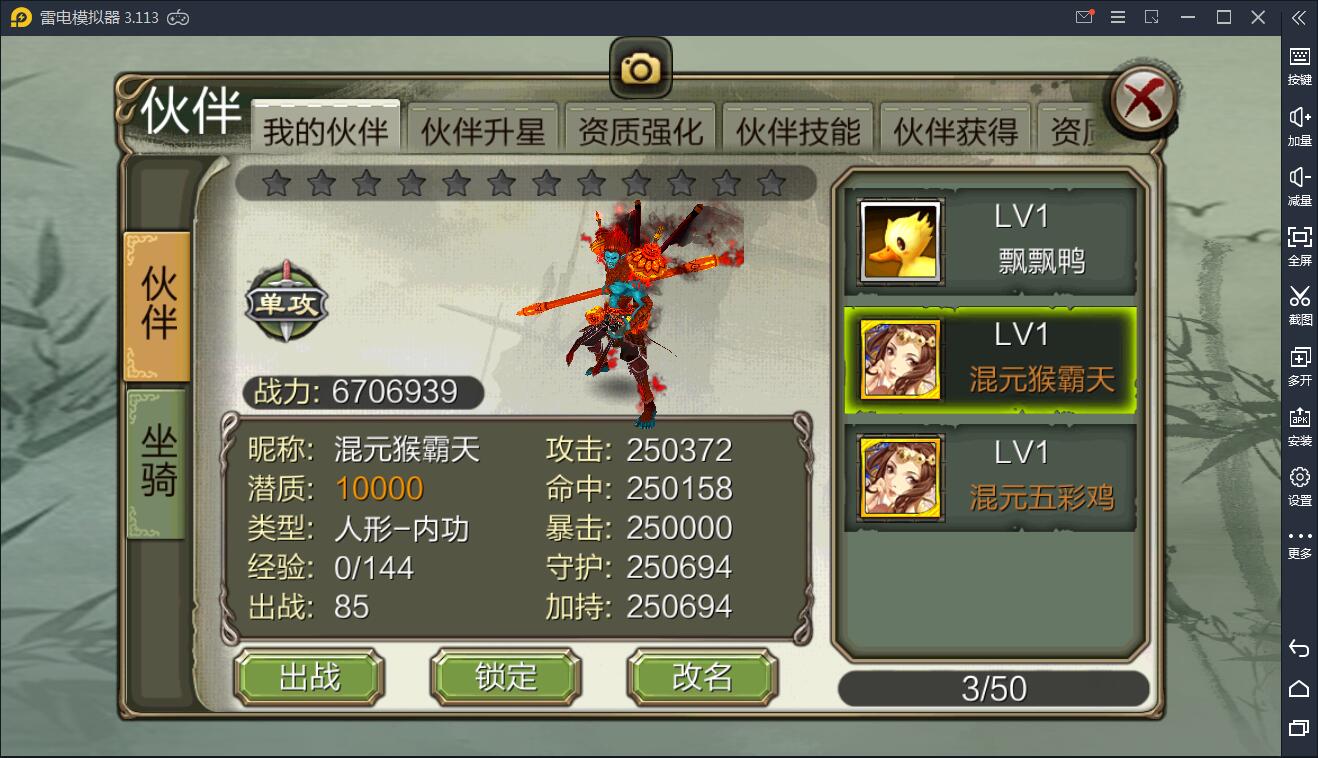Click the 单攻 attack type badge

pyautogui.click(x=287, y=302)
